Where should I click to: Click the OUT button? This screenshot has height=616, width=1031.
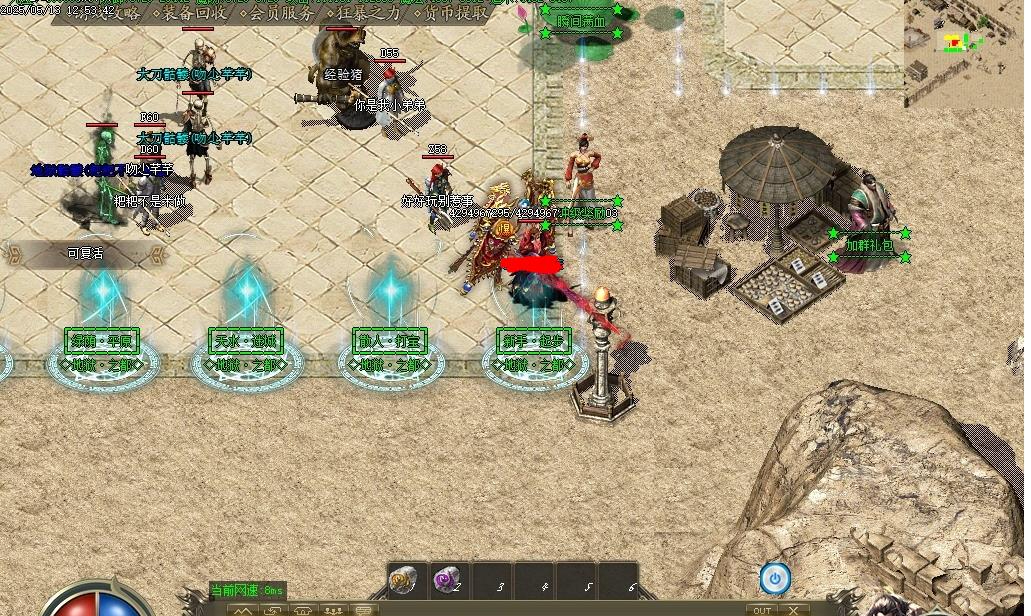tap(762, 610)
